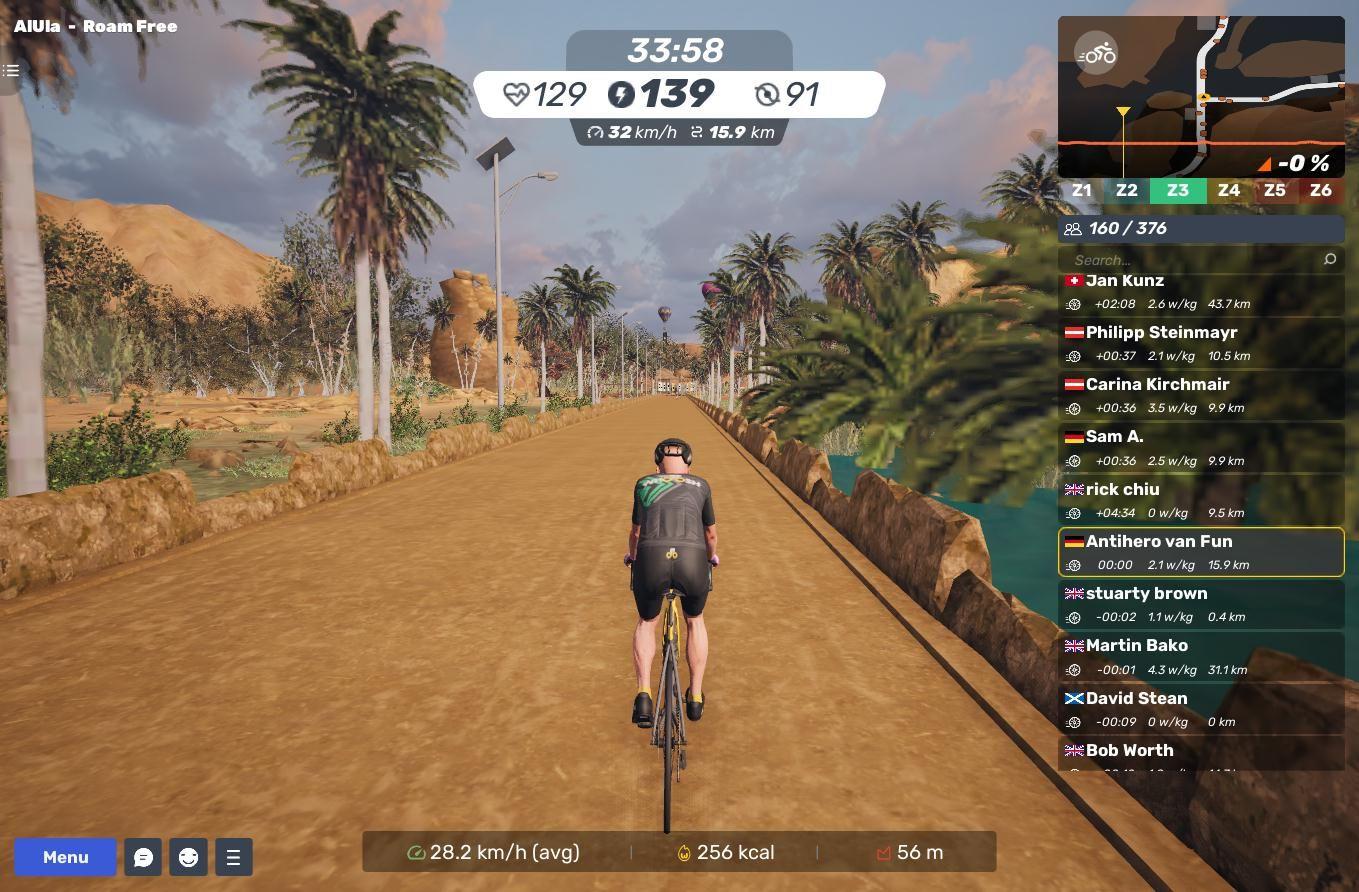Image resolution: width=1359 pixels, height=892 pixels.
Task: Click the 160 / 376 riders count header
Action: [x=1200, y=228]
